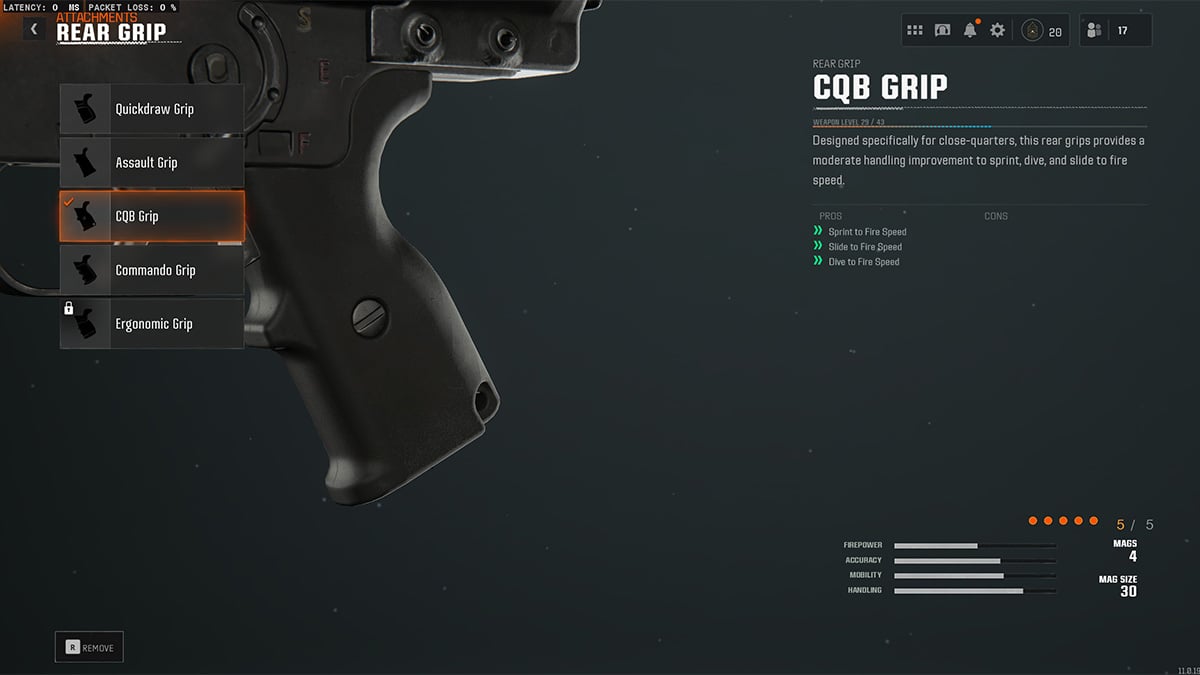The image size is (1200, 675).
Task: Open the grid menu icon
Action: (915, 31)
